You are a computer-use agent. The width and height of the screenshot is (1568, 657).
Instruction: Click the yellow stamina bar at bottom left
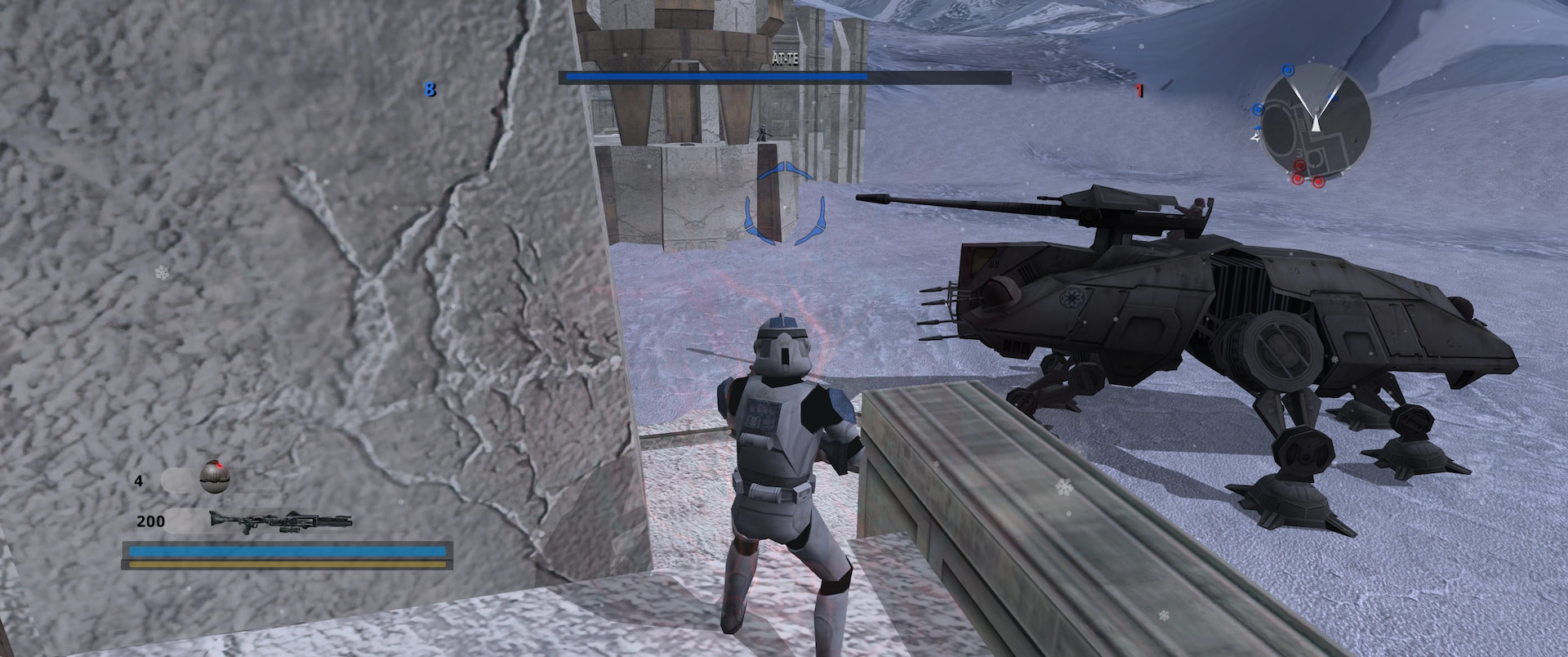[287, 565]
